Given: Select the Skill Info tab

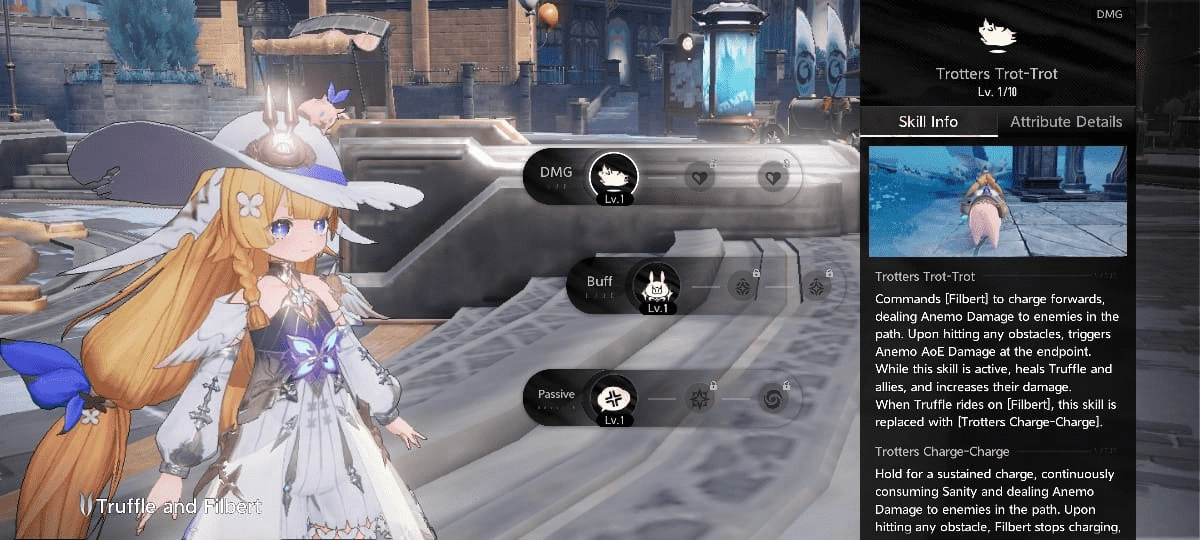Looking at the screenshot, I should pos(928,122).
